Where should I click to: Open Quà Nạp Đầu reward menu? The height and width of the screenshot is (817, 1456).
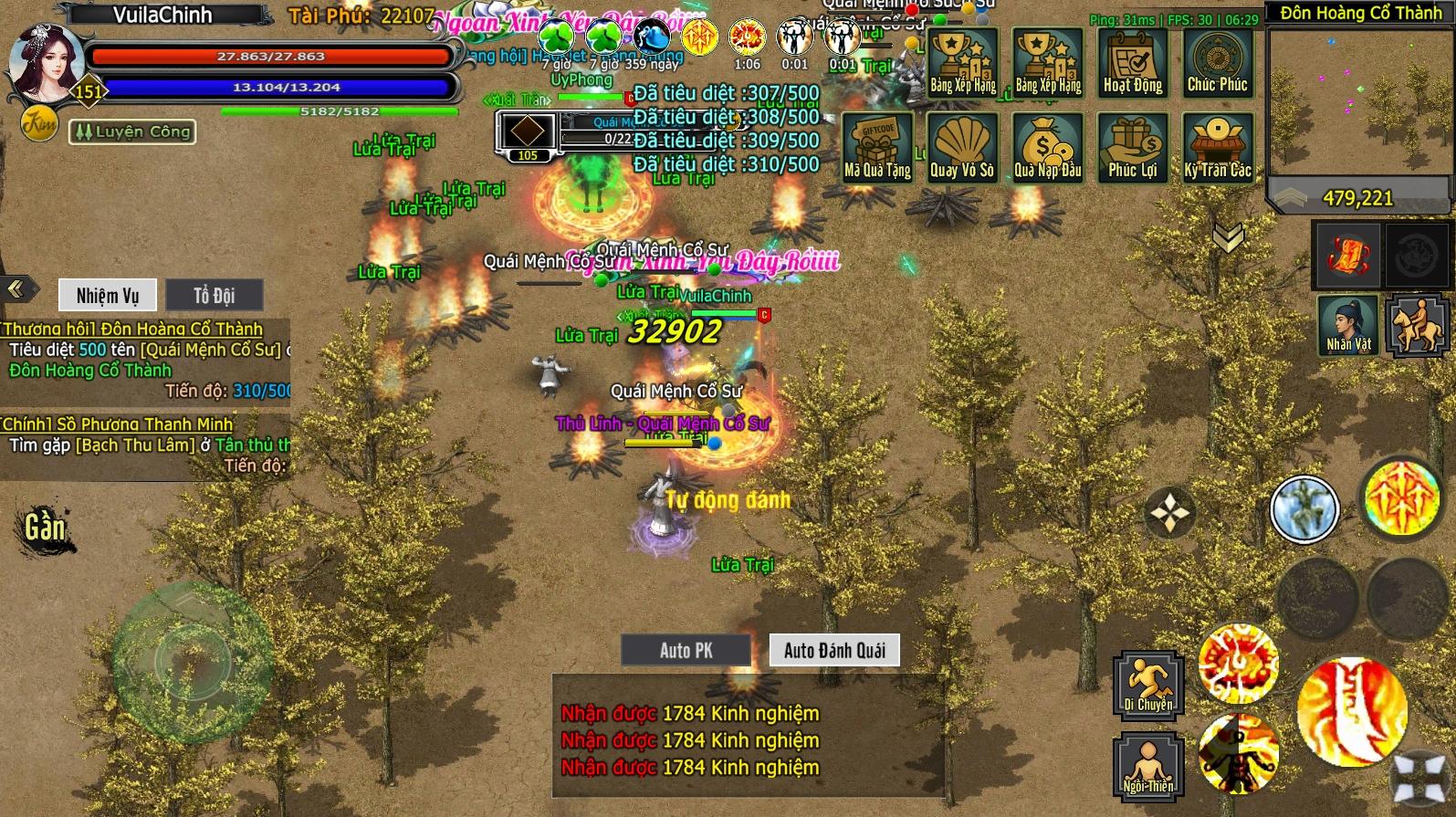click(x=1047, y=148)
